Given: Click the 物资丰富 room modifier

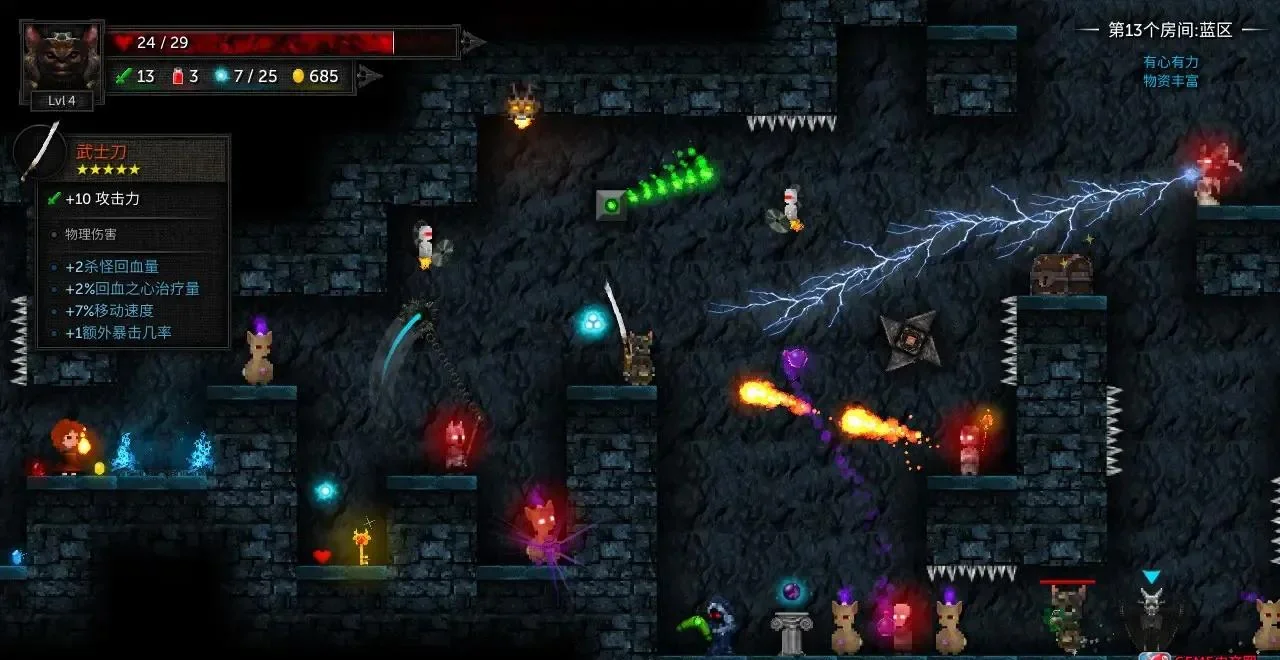Looking at the screenshot, I should point(1171,81).
